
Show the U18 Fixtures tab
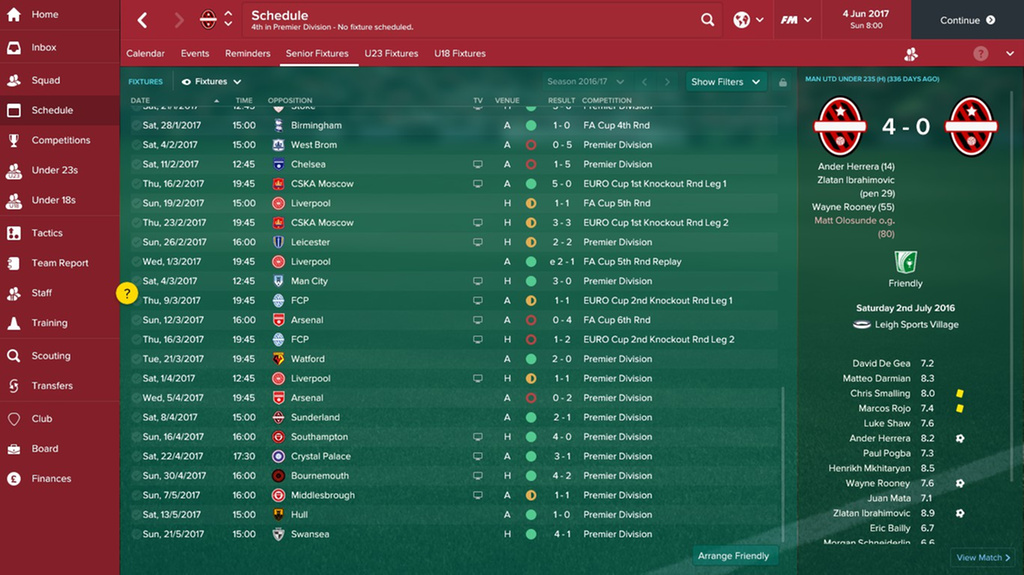tap(460, 54)
